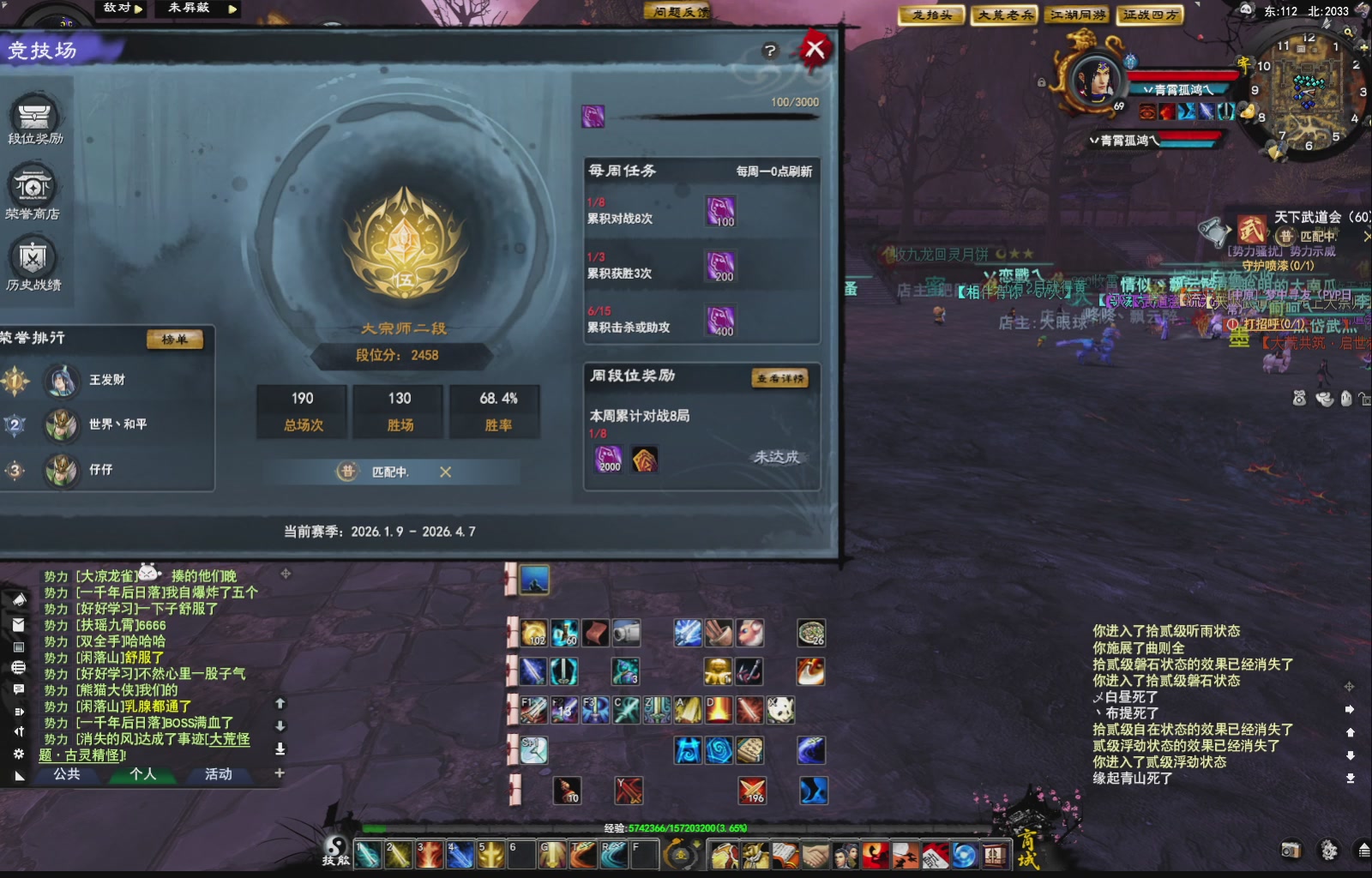Click the magnifier zoom icon on the minimap
The width and height of the screenshot is (1372, 878).
(1347, 33)
